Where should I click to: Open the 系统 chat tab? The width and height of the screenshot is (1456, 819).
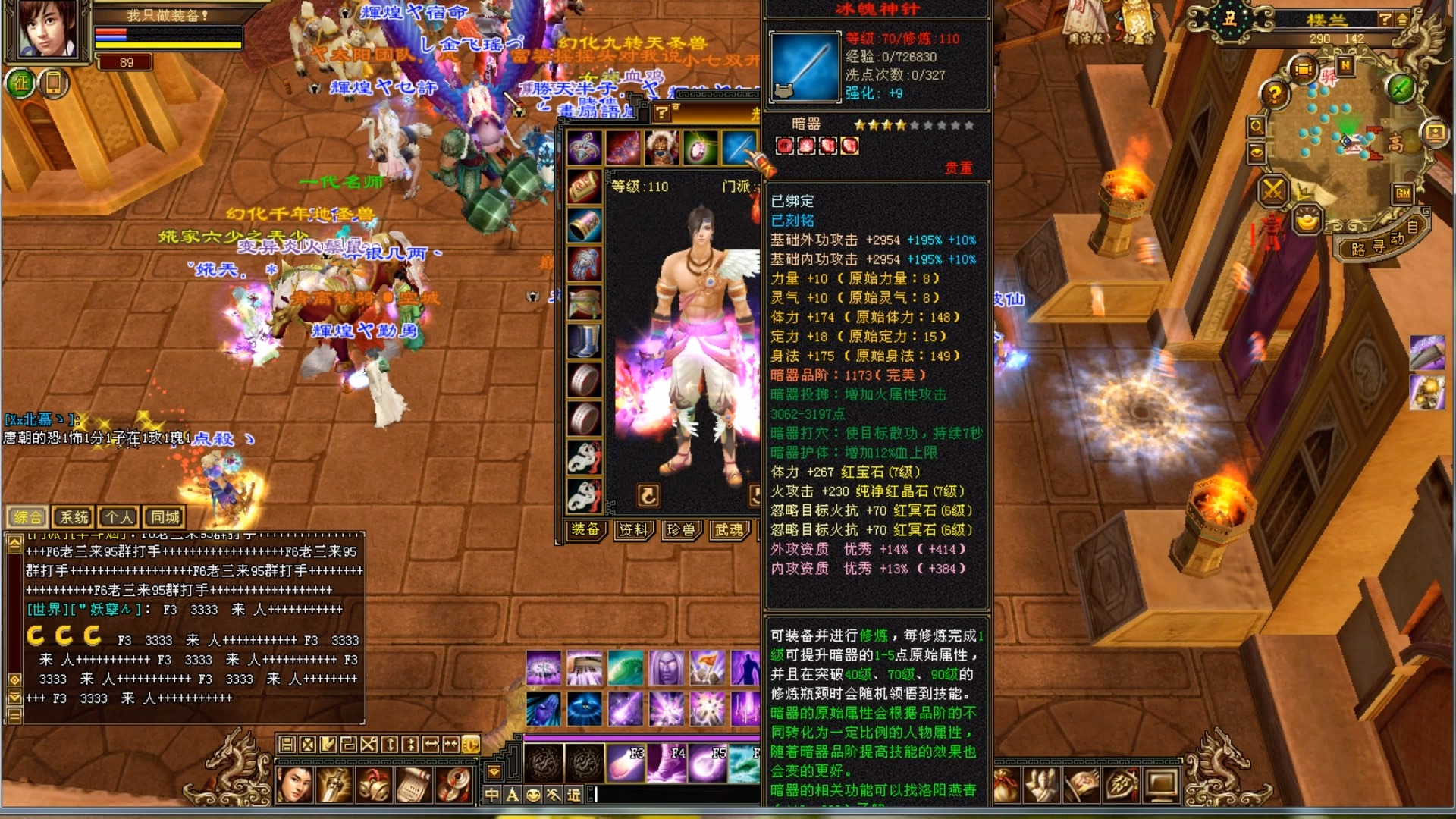tap(74, 517)
